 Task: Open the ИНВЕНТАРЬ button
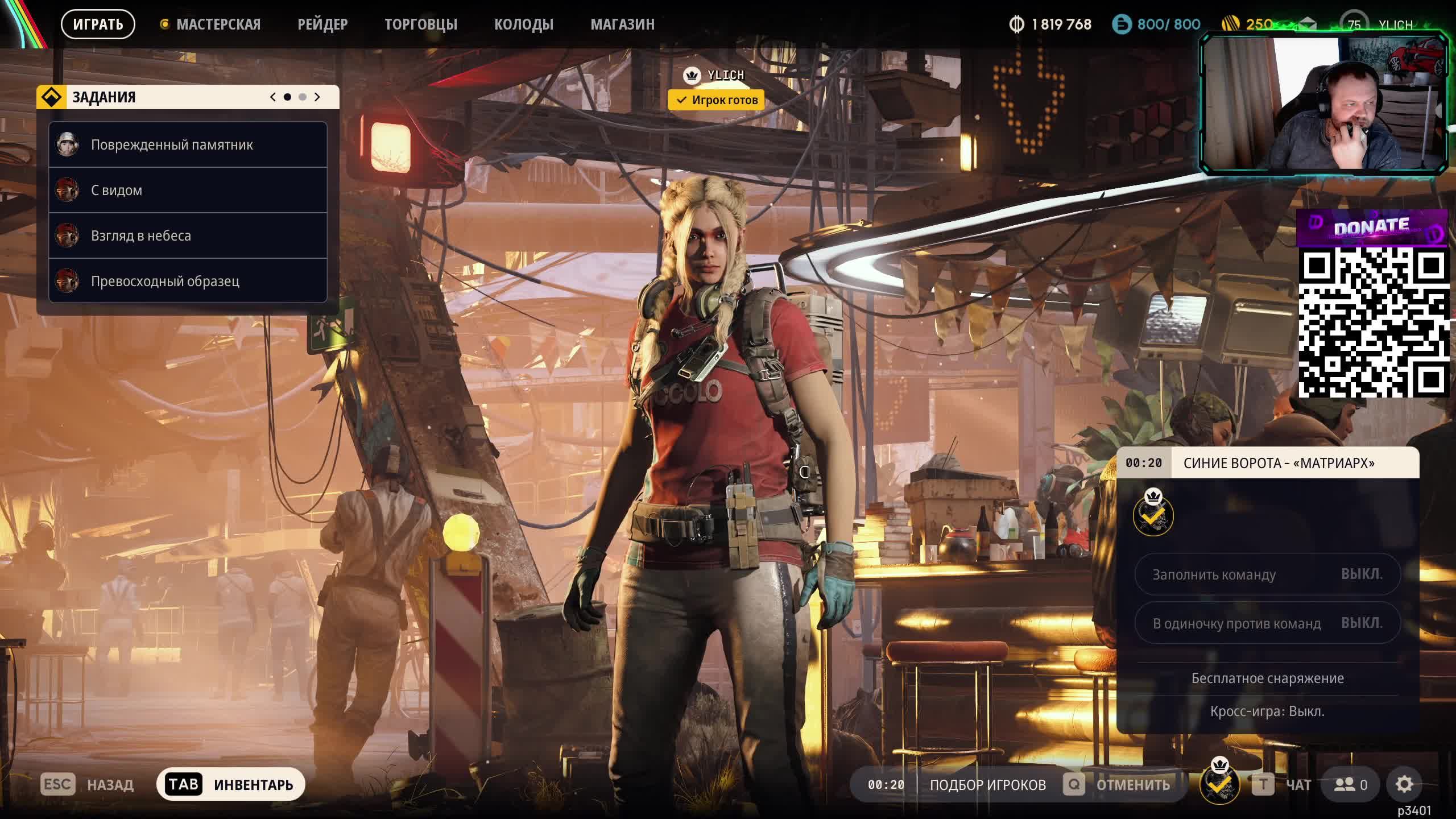(231, 785)
